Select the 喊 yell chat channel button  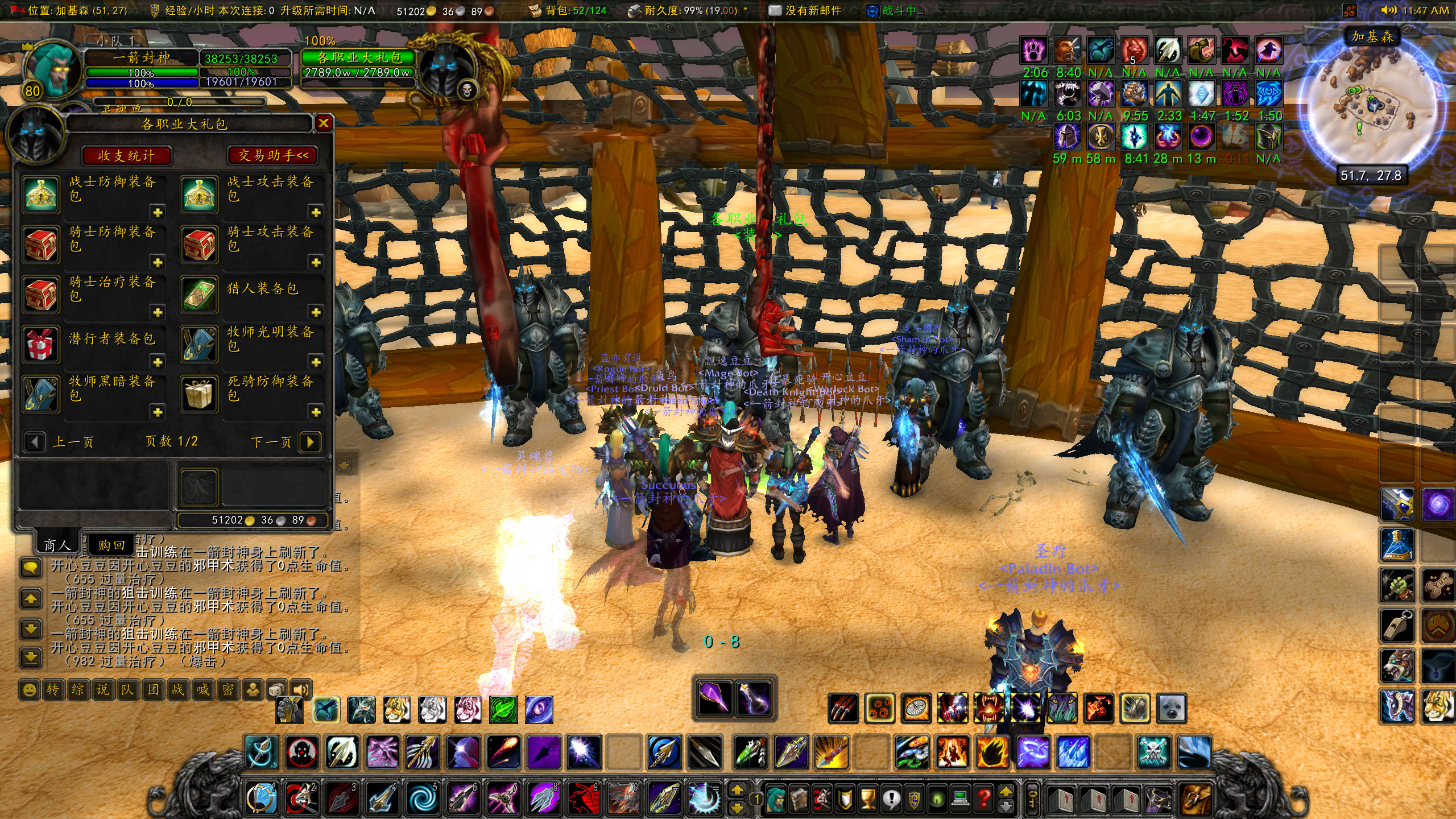coord(202,690)
